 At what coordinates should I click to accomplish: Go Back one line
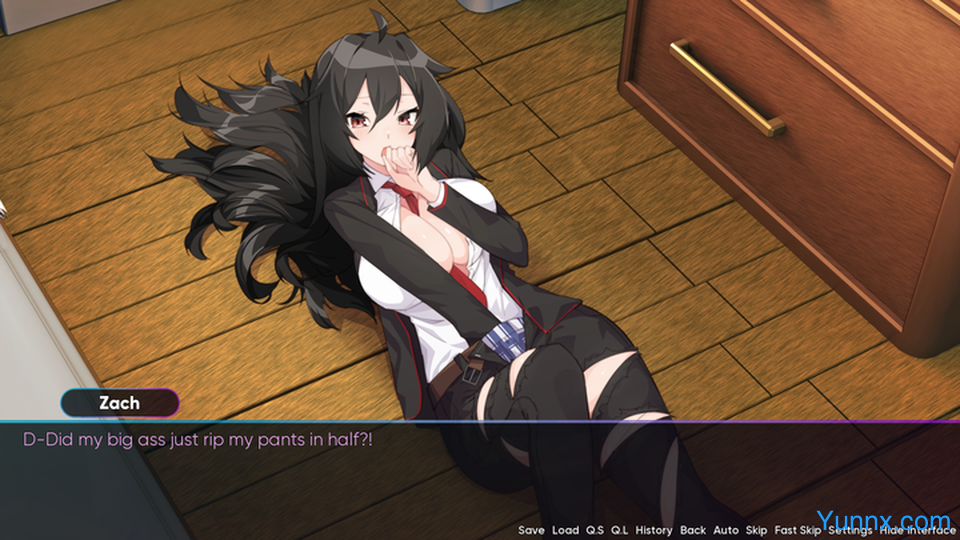(x=692, y=530)
